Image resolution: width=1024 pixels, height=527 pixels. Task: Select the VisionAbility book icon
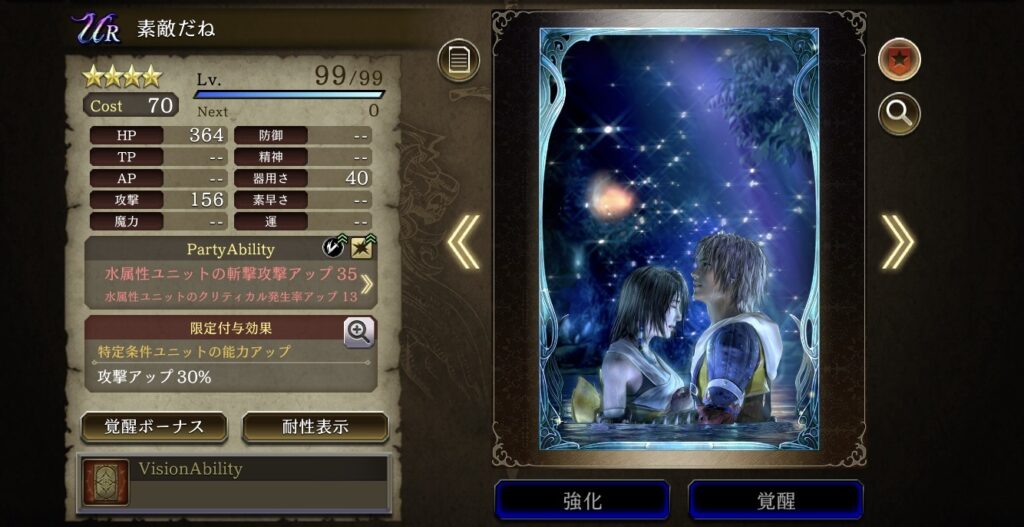(106, 483)
